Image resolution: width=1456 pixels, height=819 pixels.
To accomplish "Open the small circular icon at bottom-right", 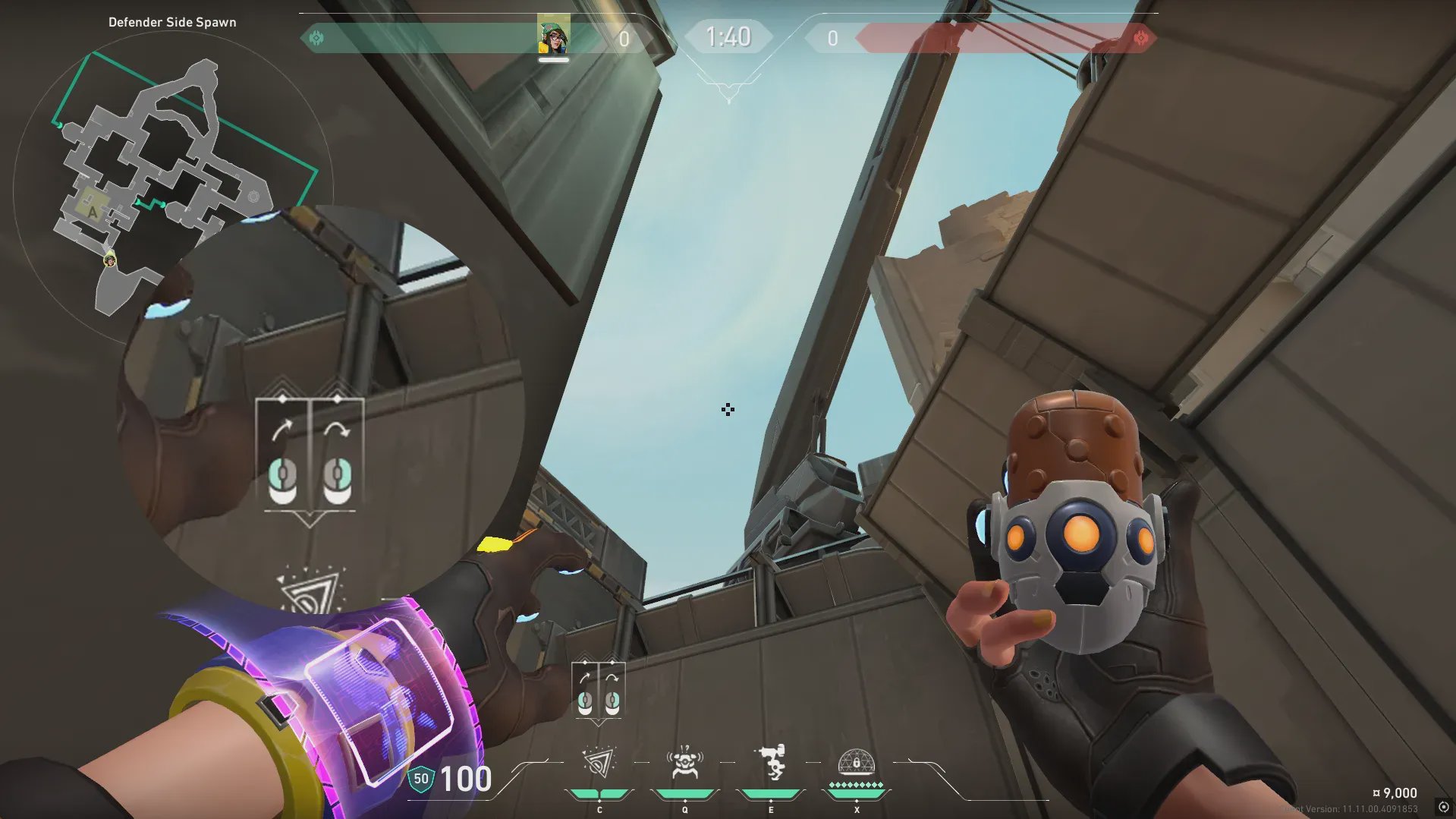I will [x=1443, y=807].
